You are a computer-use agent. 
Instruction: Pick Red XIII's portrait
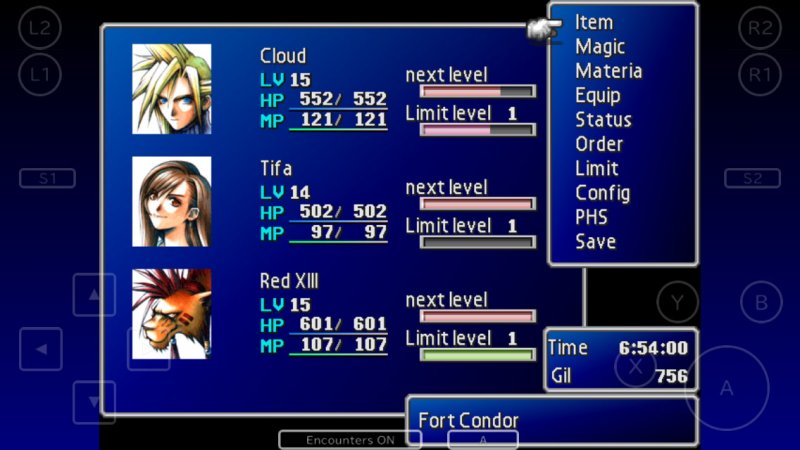[x=172, y=314]
